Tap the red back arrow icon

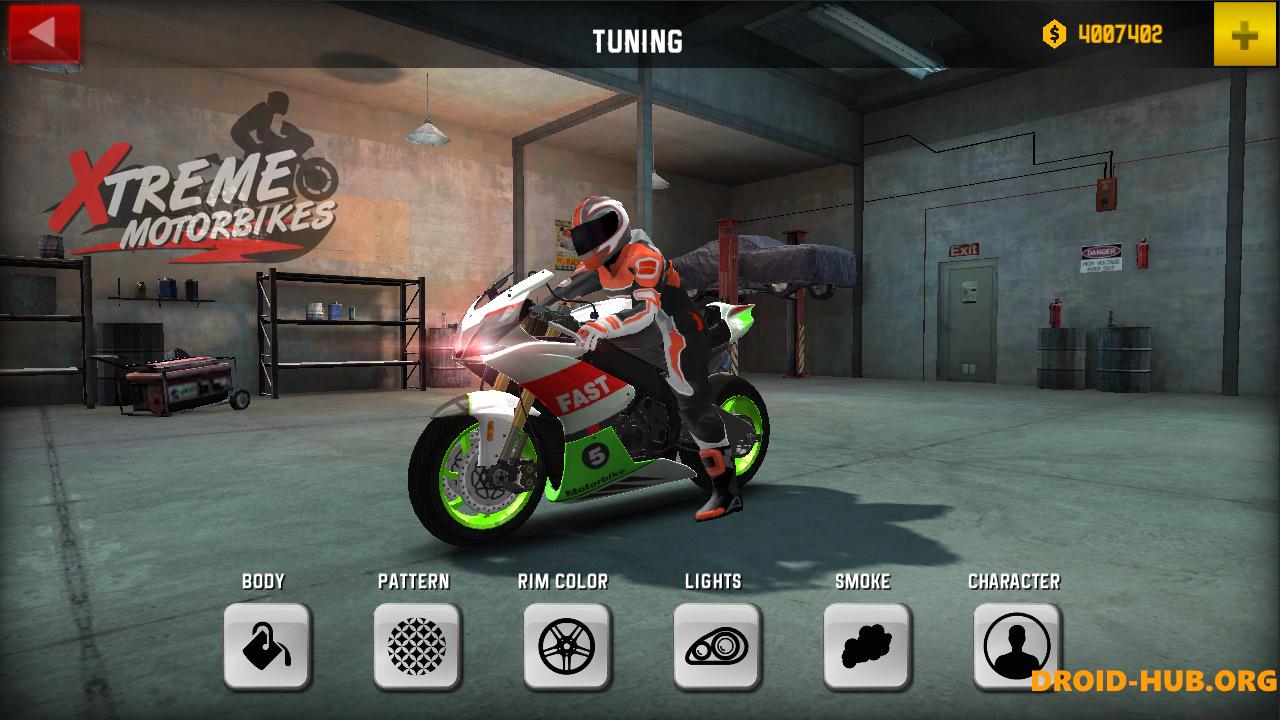42,32
